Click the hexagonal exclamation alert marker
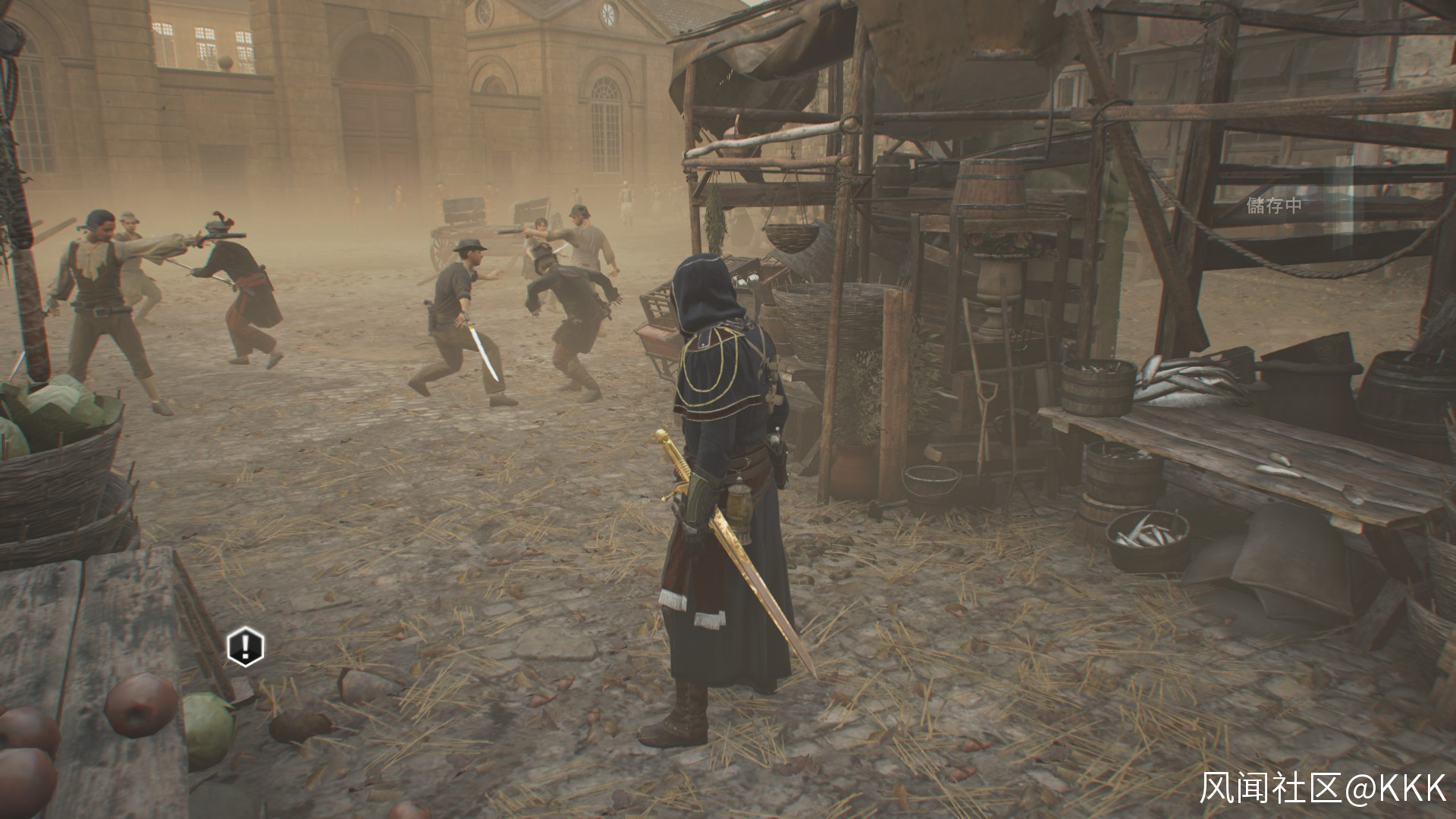The height and width of the screenshot is (819, 1456). pos(245,647)
